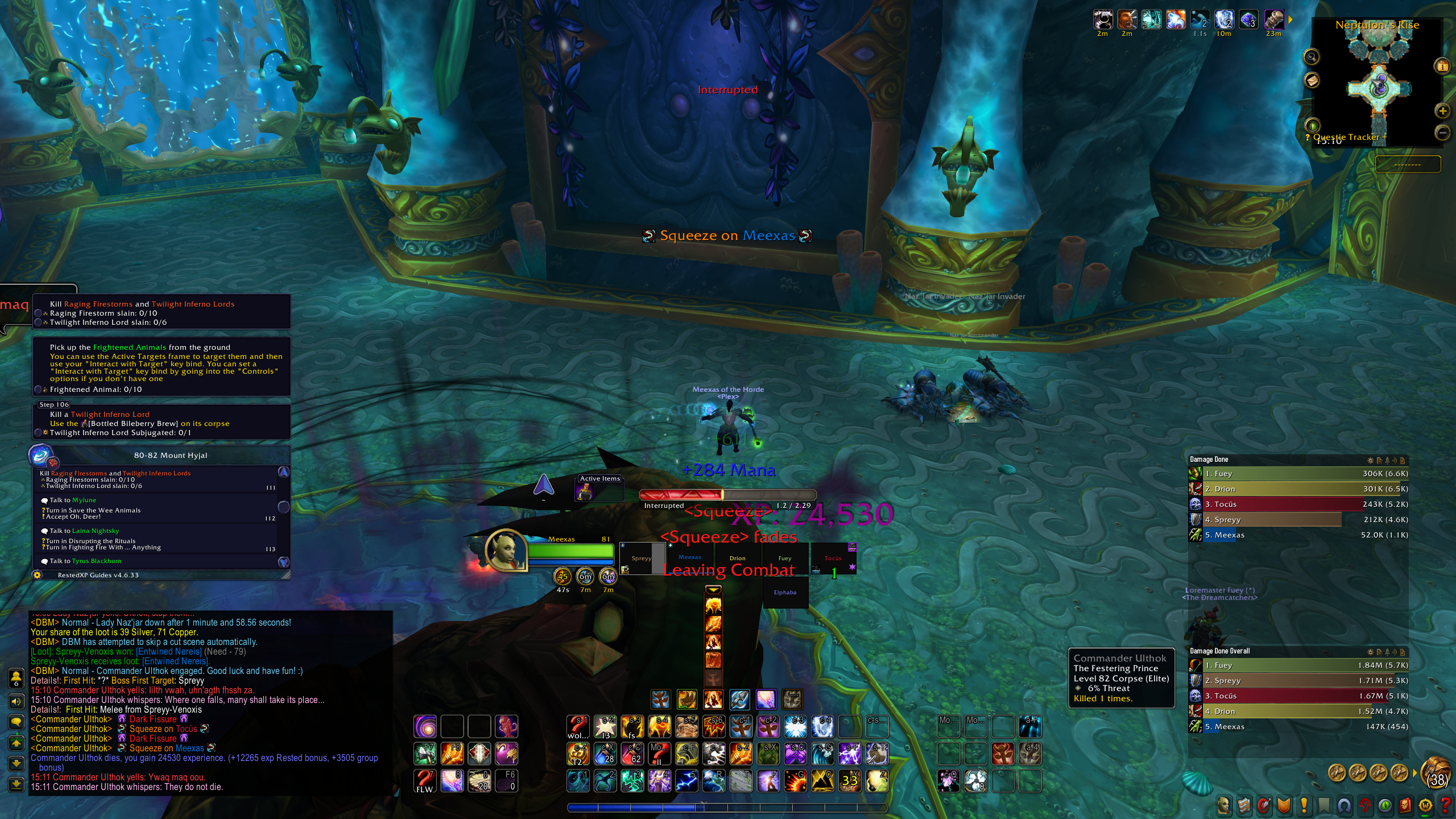1456x819 pixels.
Task: Open the RestedXP Guides settings cog
Action: 38,575
